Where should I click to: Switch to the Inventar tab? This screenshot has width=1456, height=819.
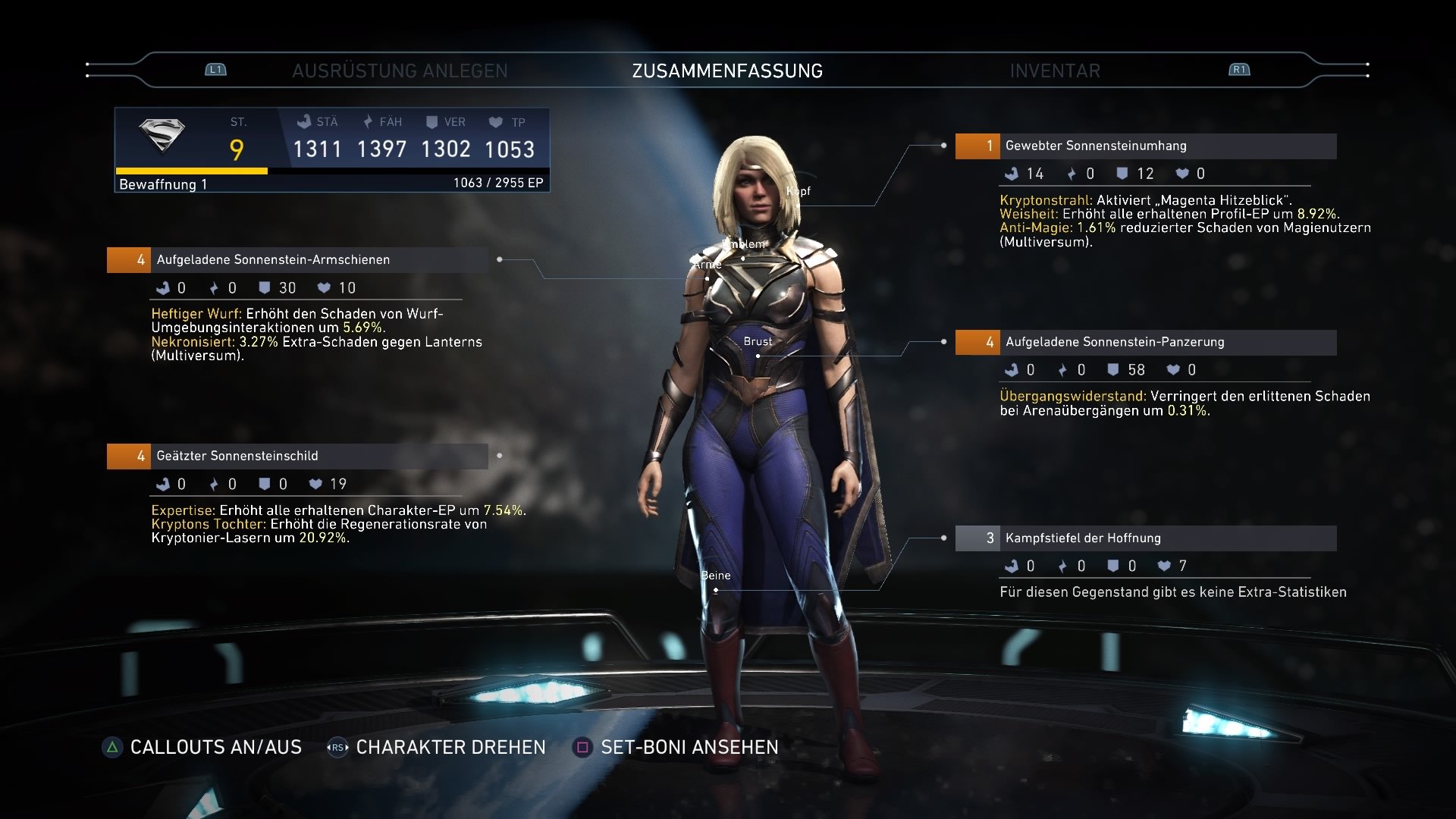coord(1054,71)
